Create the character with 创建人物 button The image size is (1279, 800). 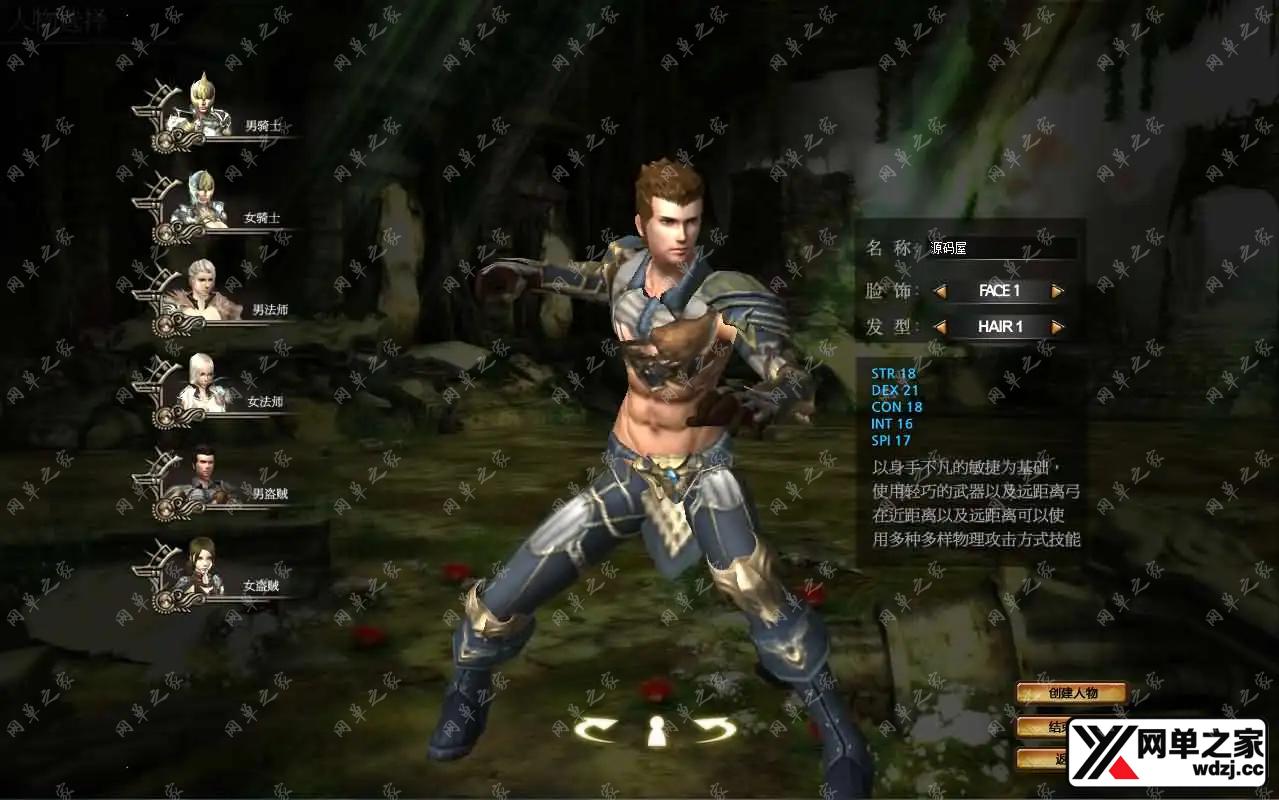pos(1072,693)
